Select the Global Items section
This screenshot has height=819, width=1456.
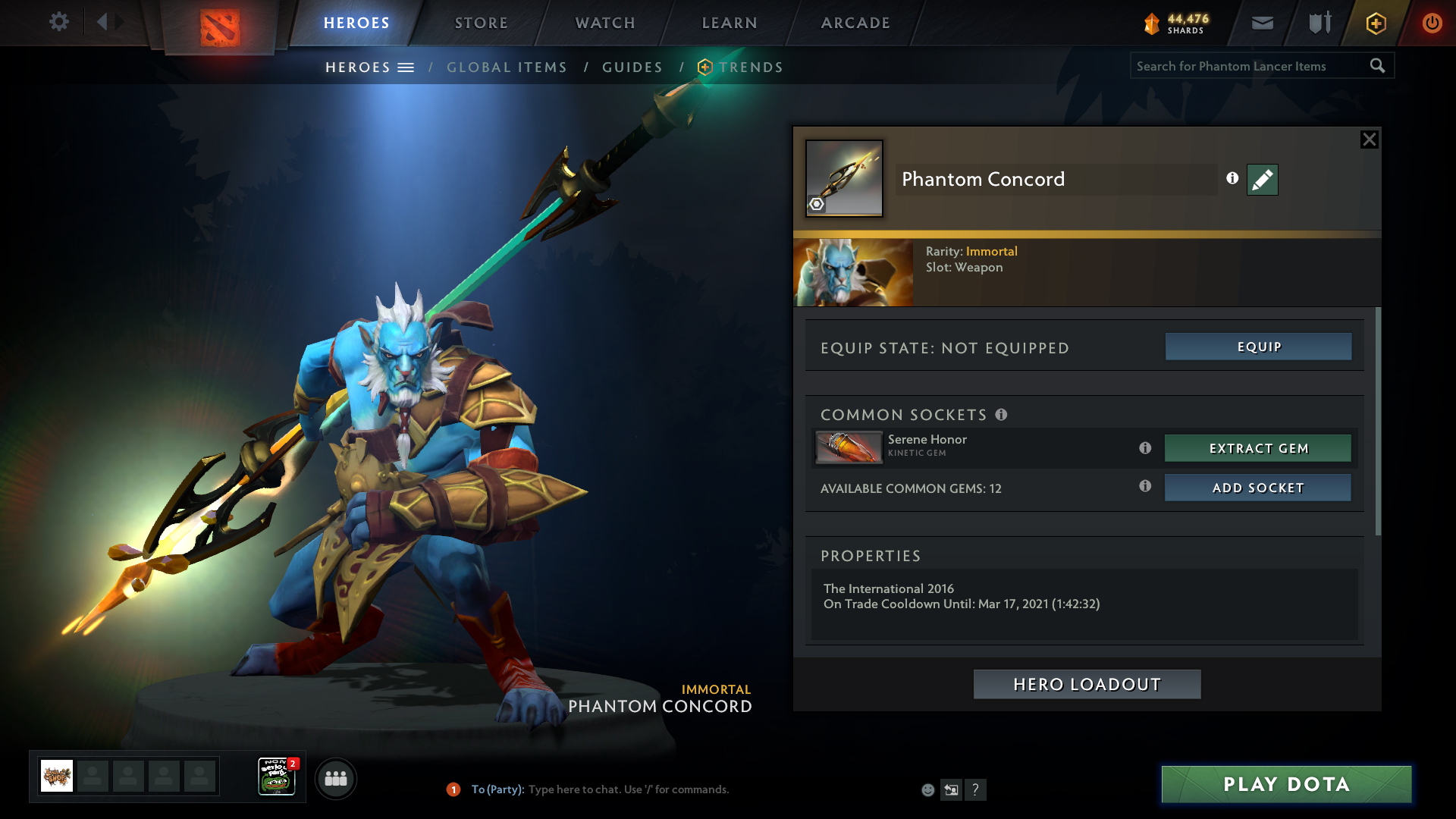pyautogui.click(x=507, y=67)
